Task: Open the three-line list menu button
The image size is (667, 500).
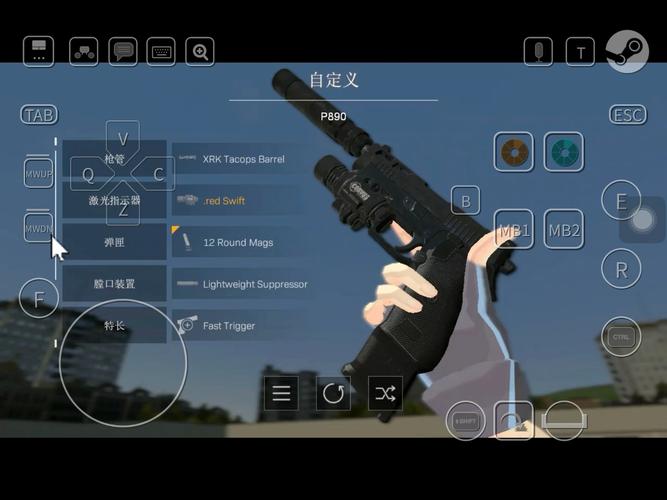Action: [x=282, y=393]
